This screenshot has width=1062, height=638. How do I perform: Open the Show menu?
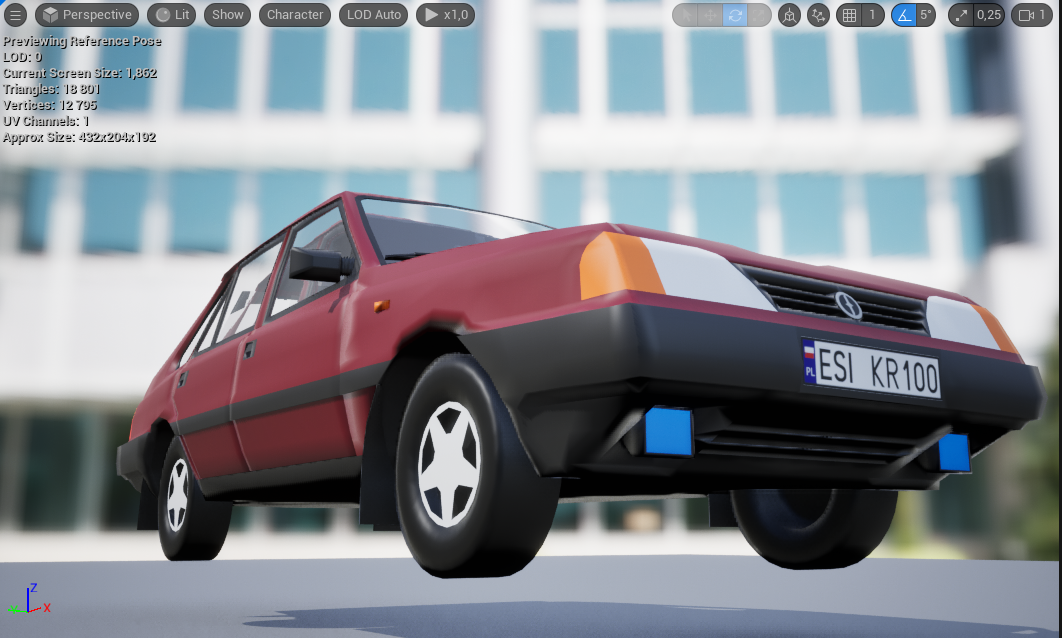tap(227, 15)
